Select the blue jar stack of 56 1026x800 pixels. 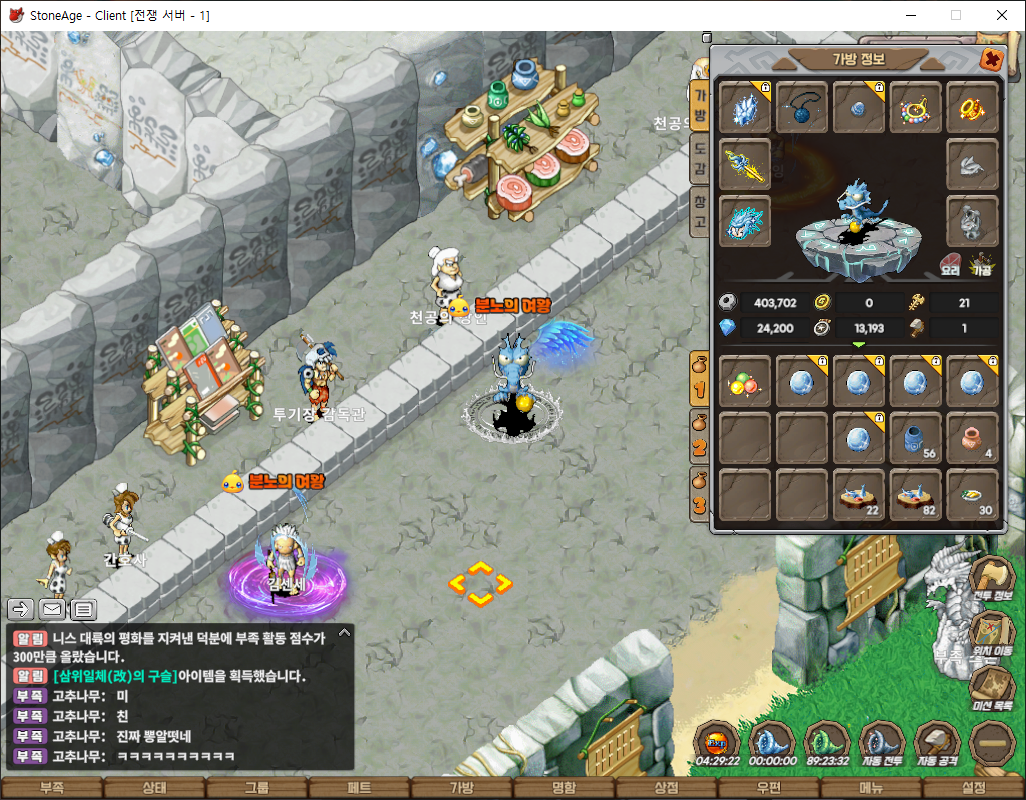[x=916, y=438]
